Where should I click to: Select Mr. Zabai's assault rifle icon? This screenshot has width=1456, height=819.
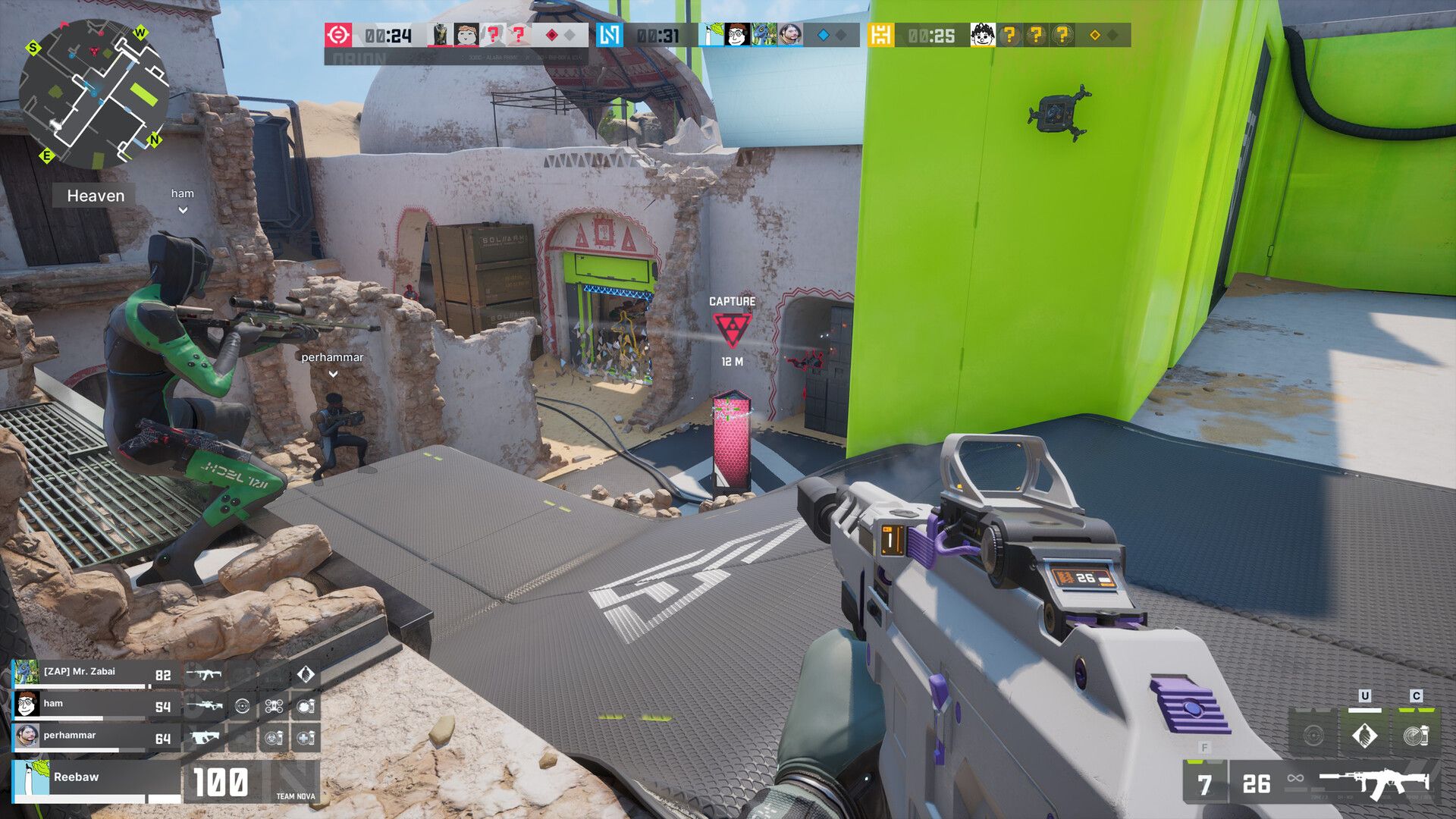[204, 674]
